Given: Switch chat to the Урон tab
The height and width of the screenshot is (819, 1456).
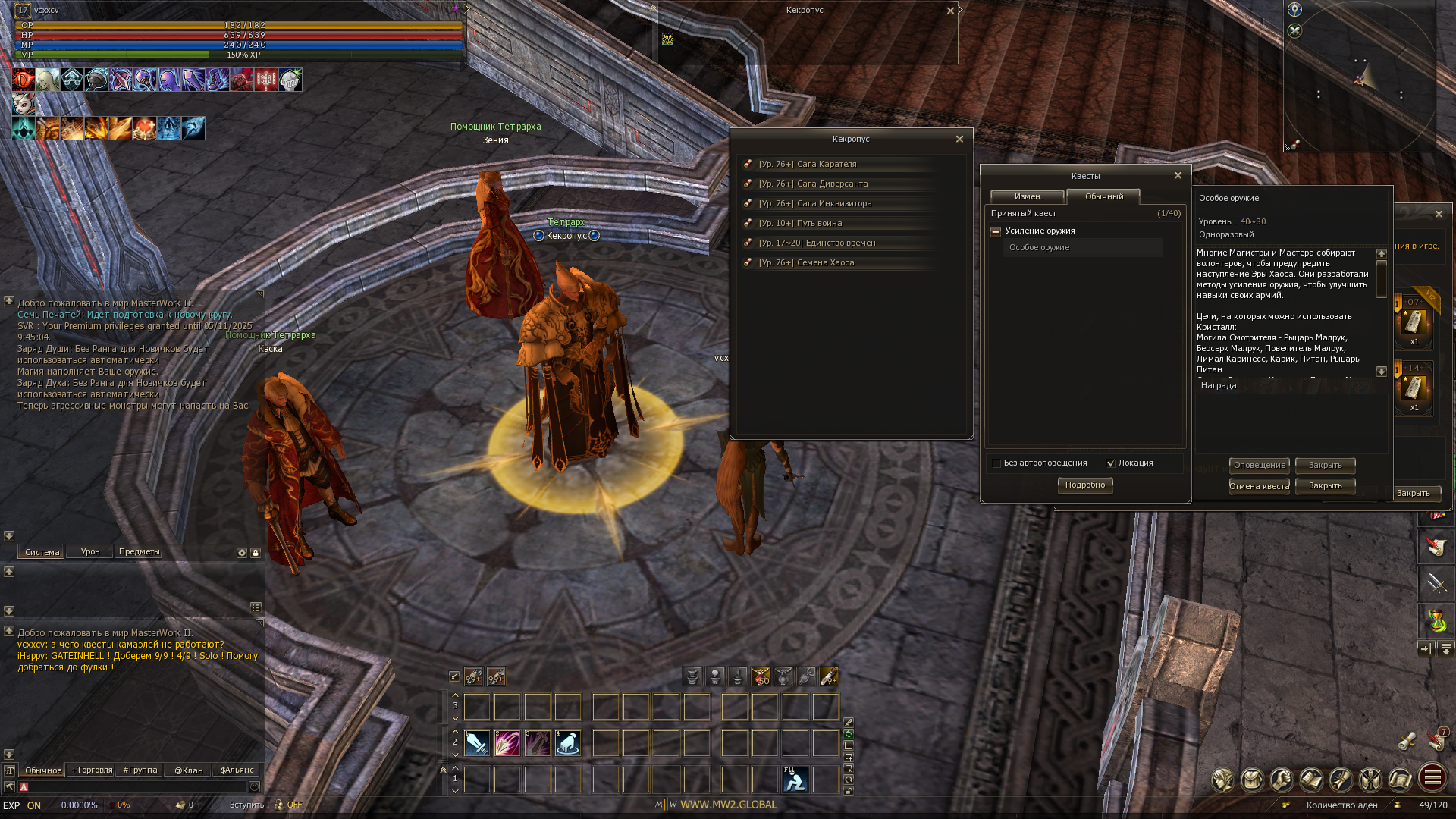Looking at the screenshot, I should (x=90, y=552).
